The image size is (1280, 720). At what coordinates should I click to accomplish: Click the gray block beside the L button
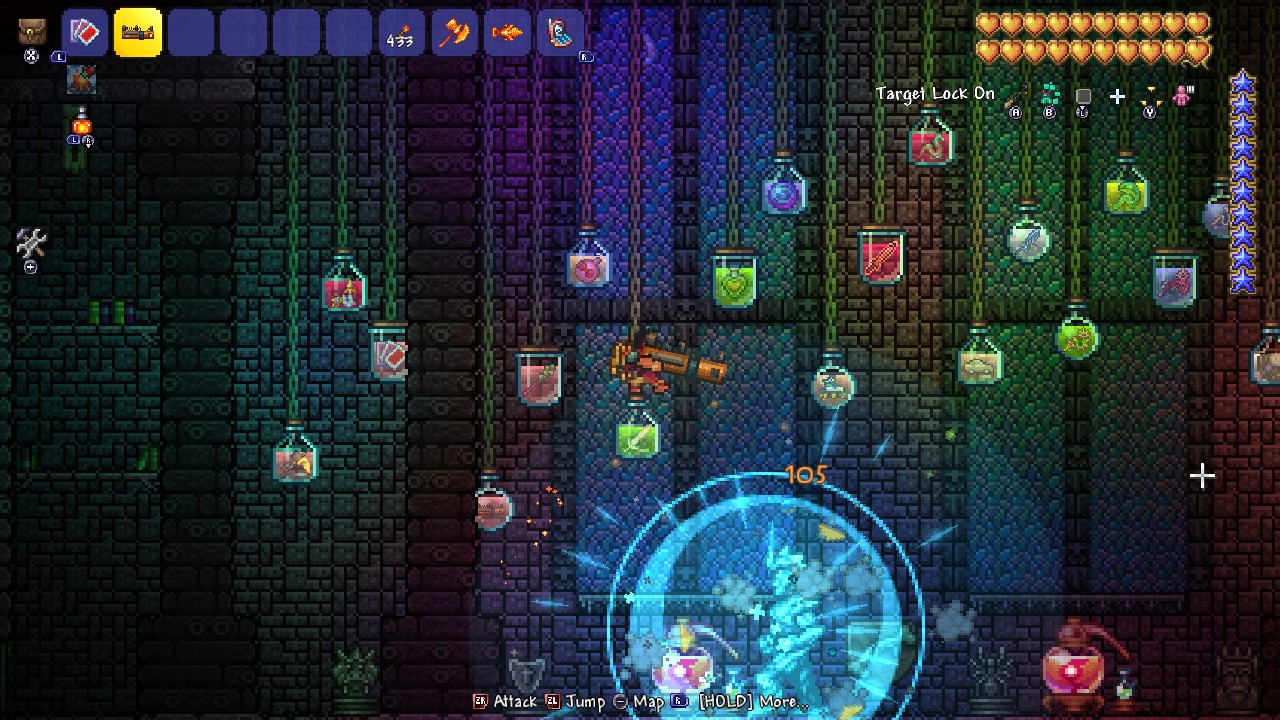pyautogui.click(x=1082, y=94)
